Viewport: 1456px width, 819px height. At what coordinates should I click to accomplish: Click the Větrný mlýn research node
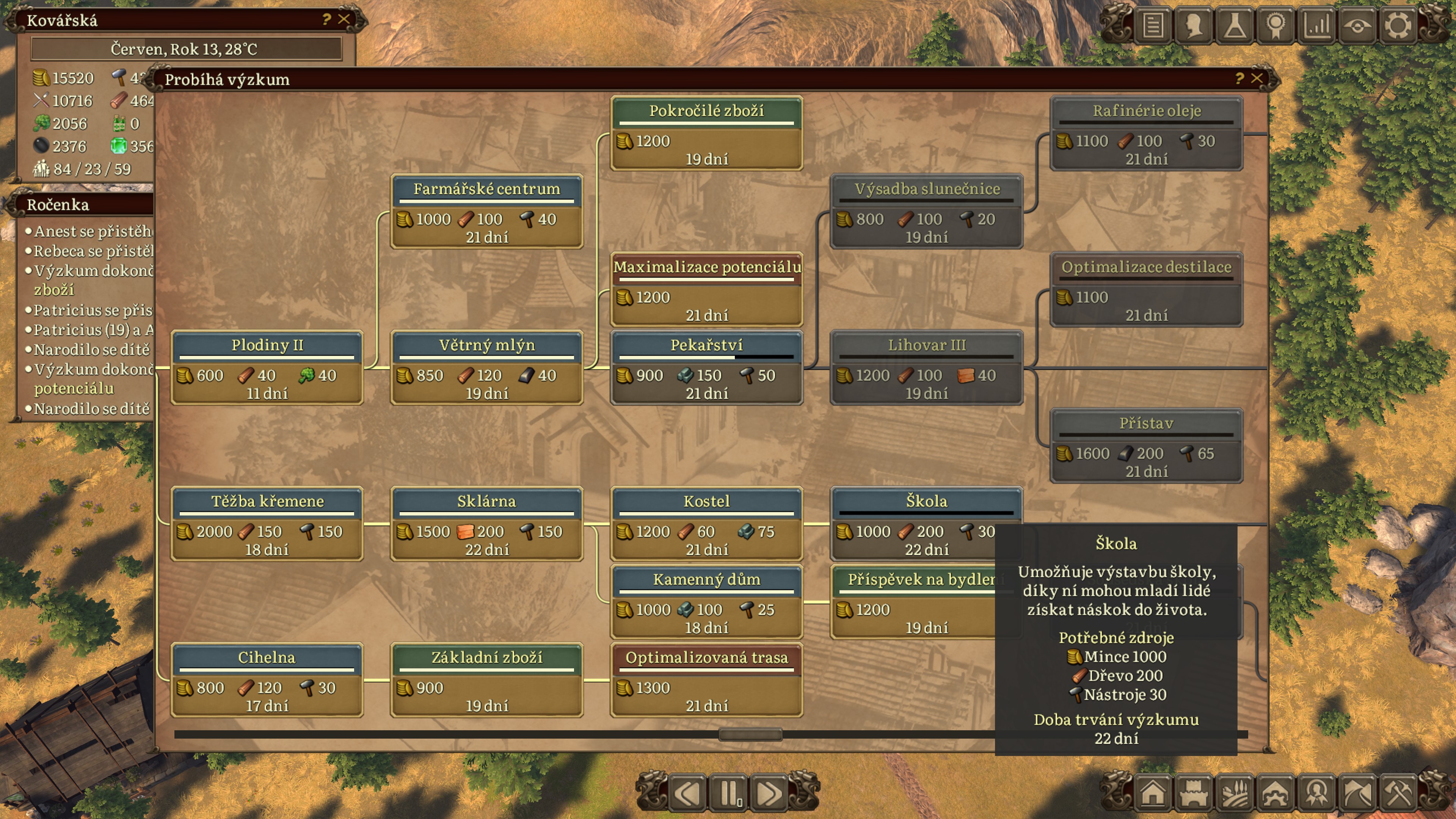(486, 367)
